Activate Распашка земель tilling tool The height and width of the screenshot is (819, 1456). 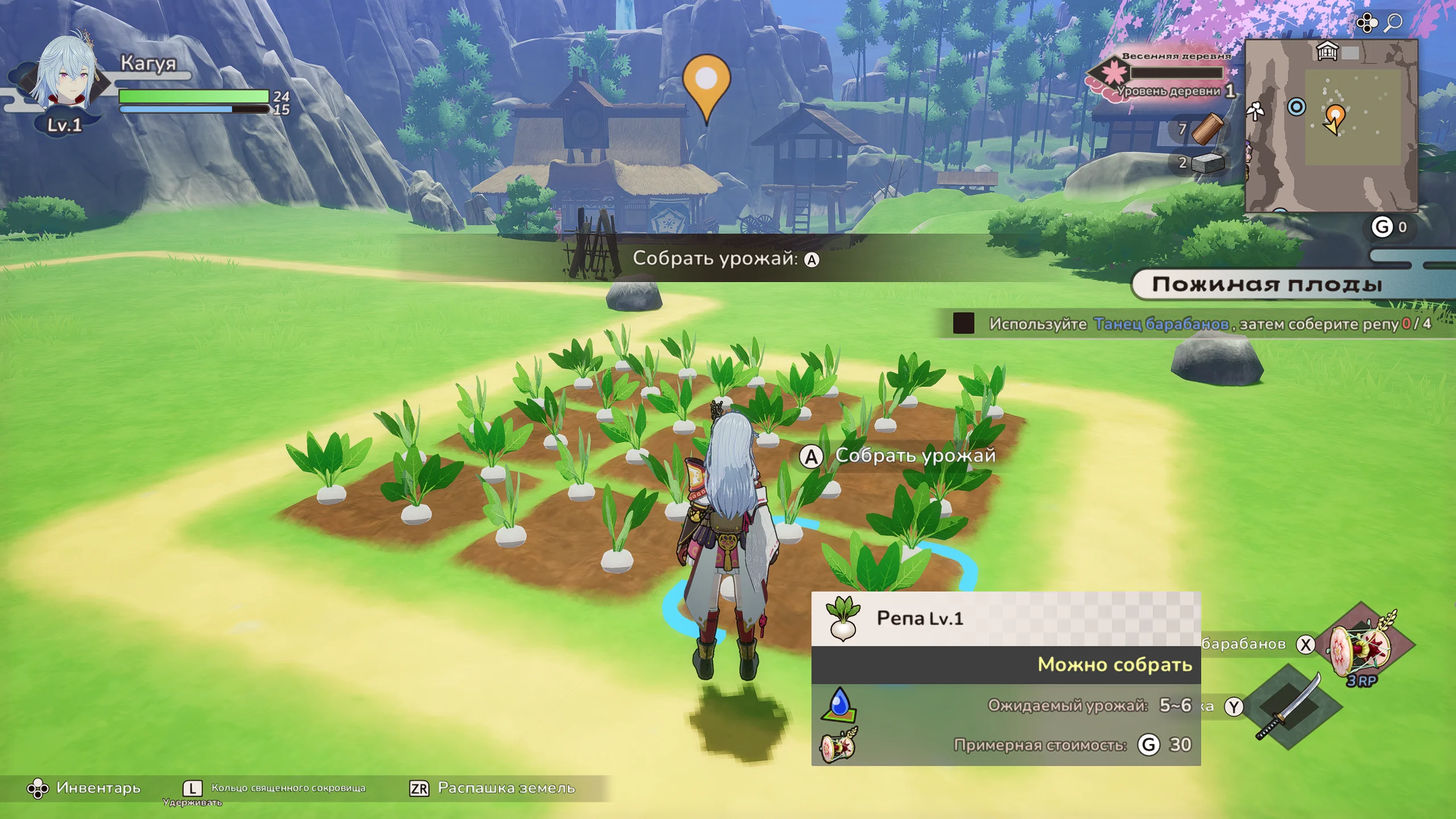click(493, 788)
